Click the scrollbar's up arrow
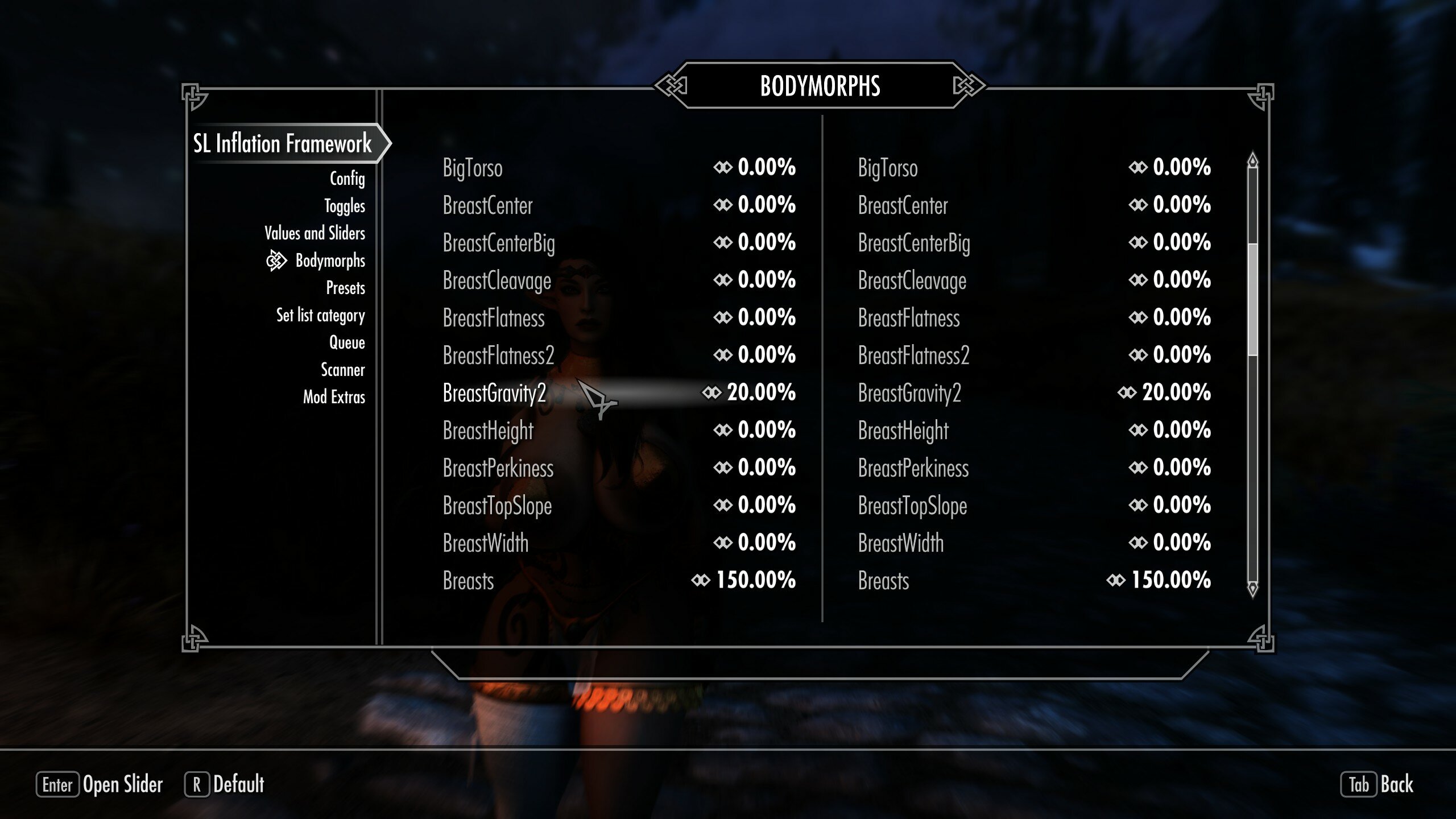 (x=1252, y=161)
